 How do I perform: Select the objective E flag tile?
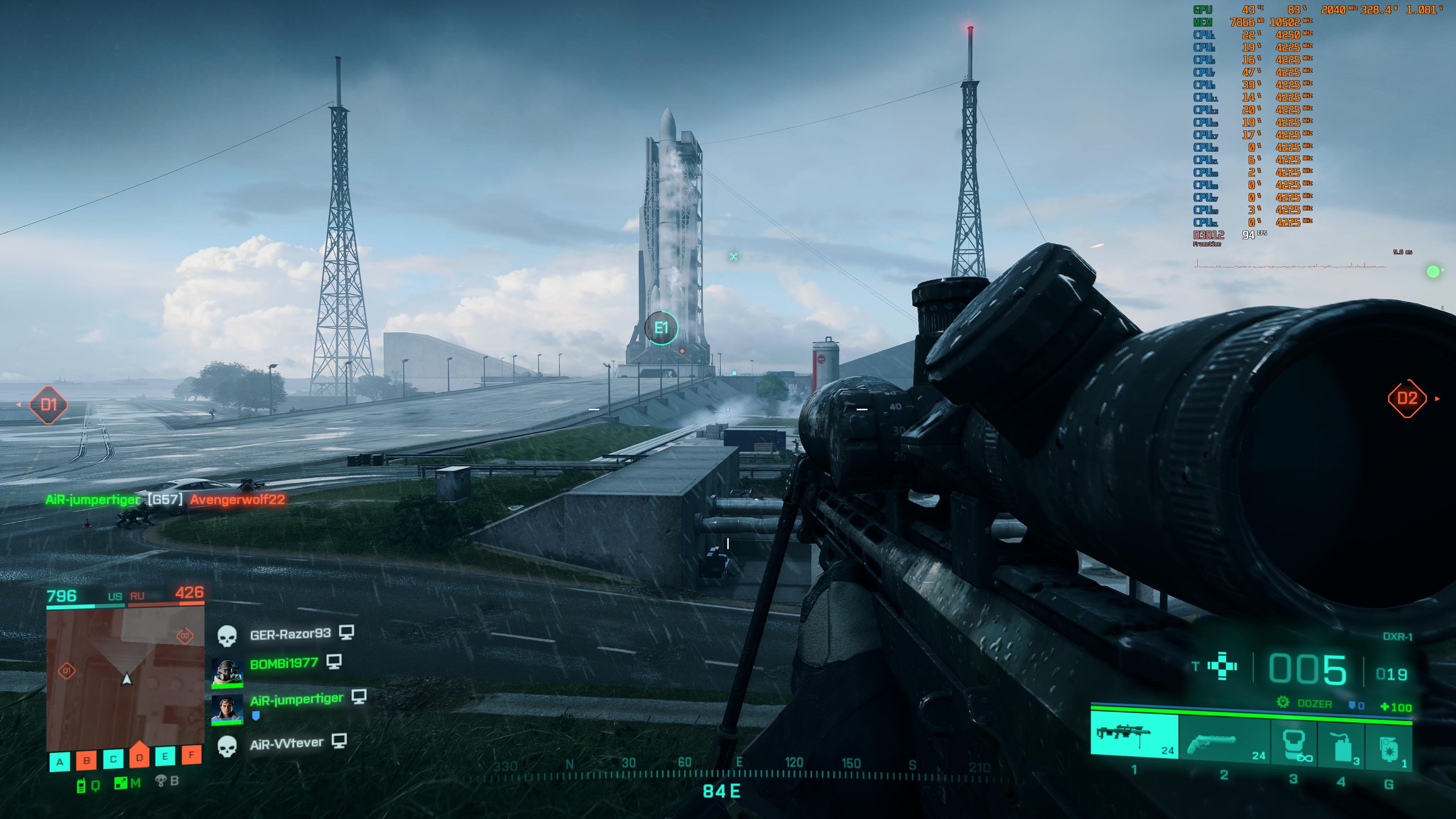(x=165, y=756)
